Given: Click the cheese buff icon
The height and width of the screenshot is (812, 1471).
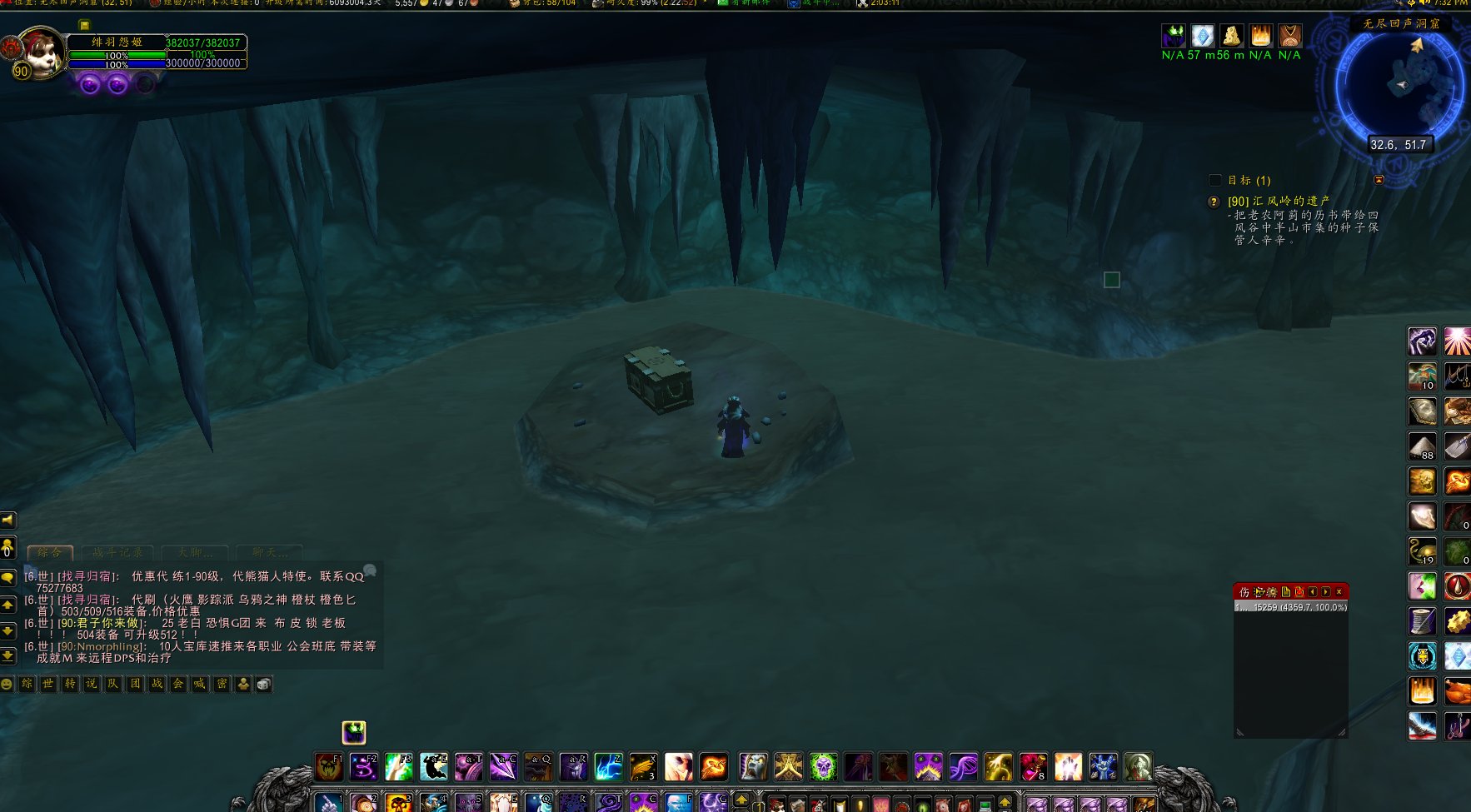Looking at the screenshot, I should [1231, 36].
